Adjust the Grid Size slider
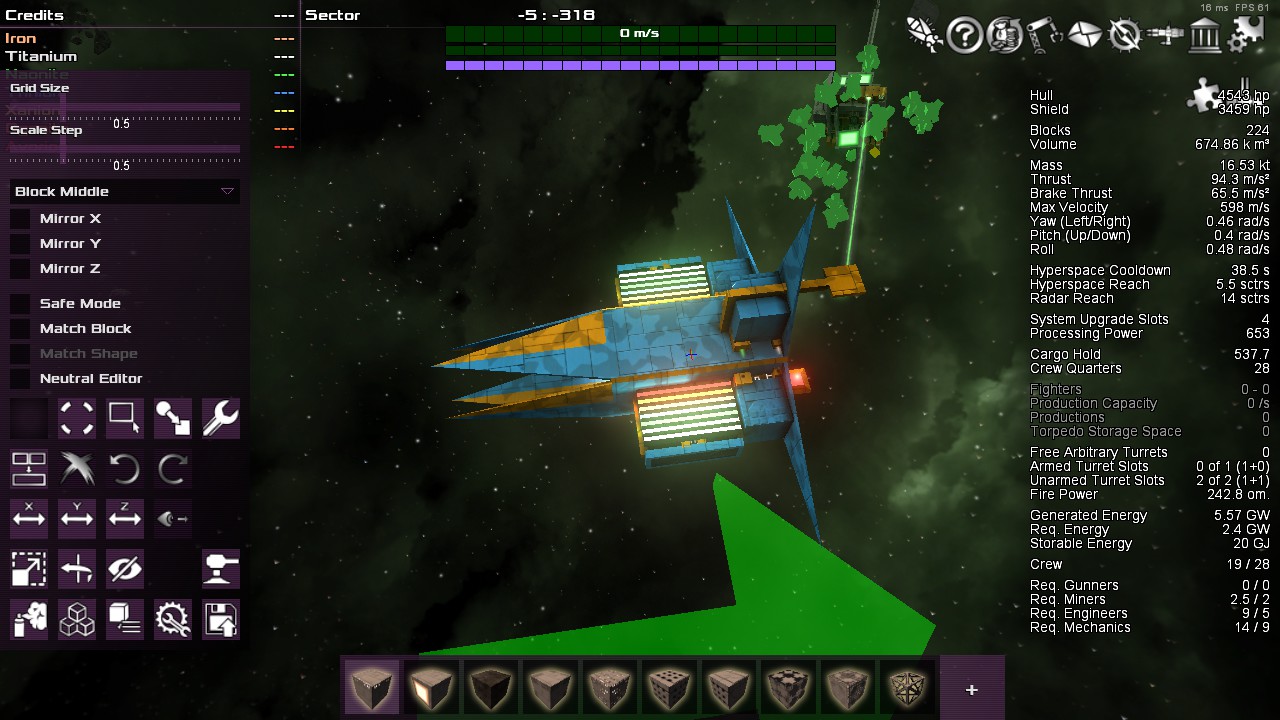1280x720 pixels. [125, 106]
